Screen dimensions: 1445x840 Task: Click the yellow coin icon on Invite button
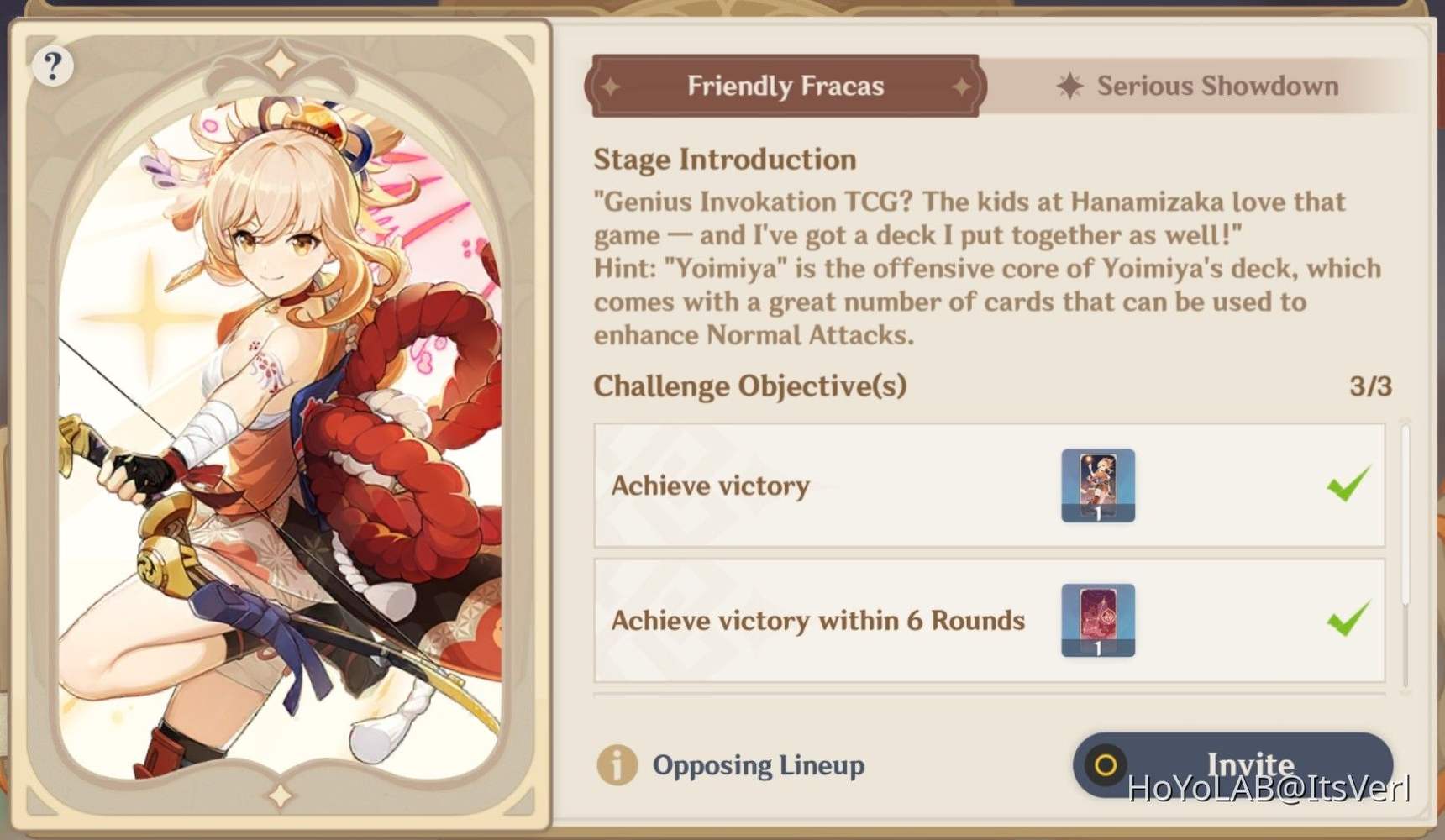click(x=1106, y=765)
